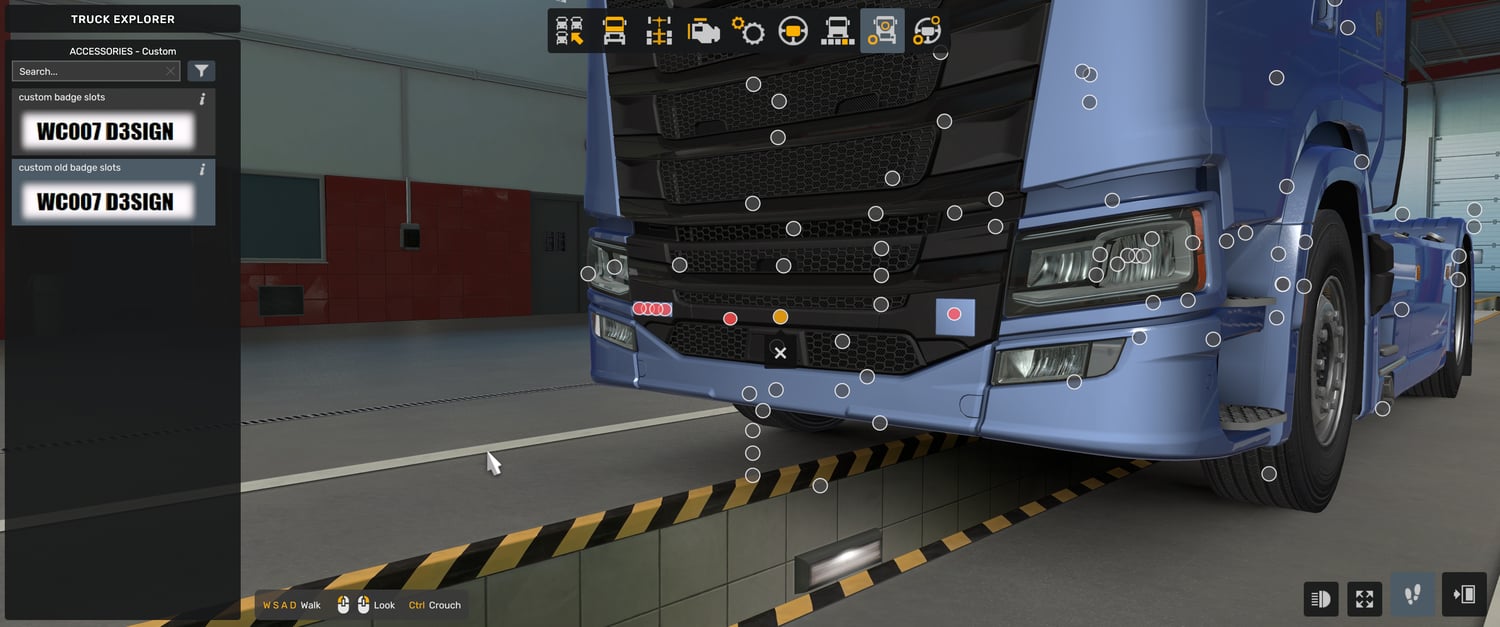Exit the truck explorer via door icon

pyautogui.click(x=1463, y=596)
